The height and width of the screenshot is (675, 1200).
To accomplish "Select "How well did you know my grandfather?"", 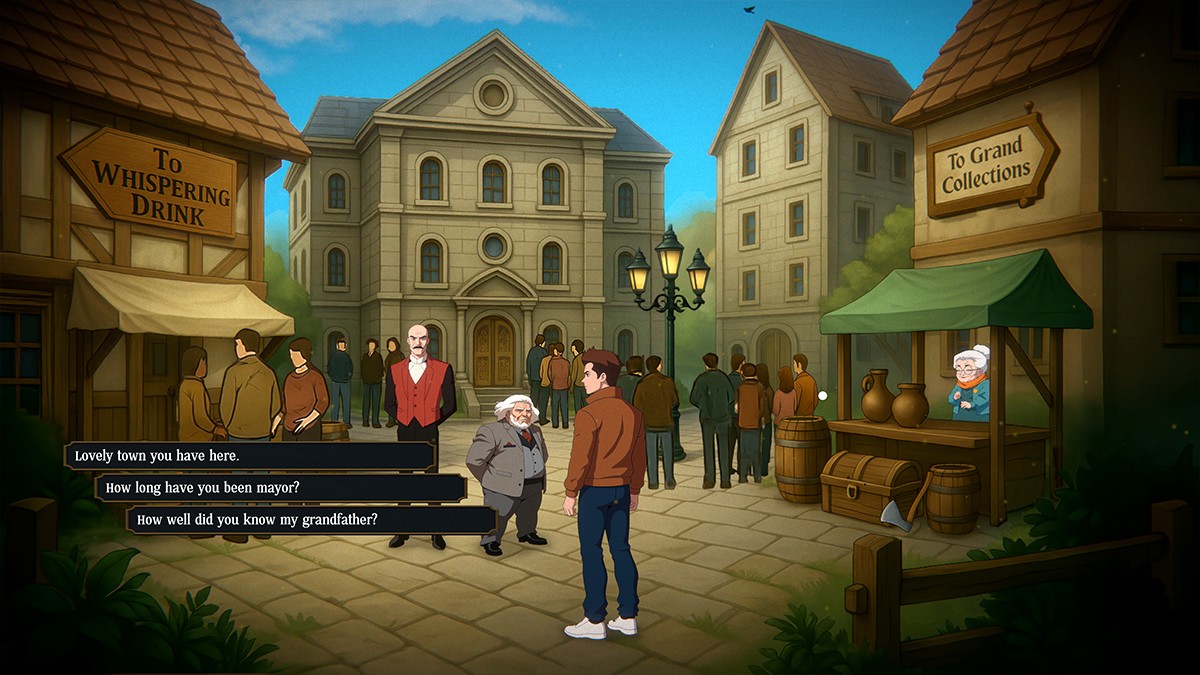I will click(x=311, y=520).
